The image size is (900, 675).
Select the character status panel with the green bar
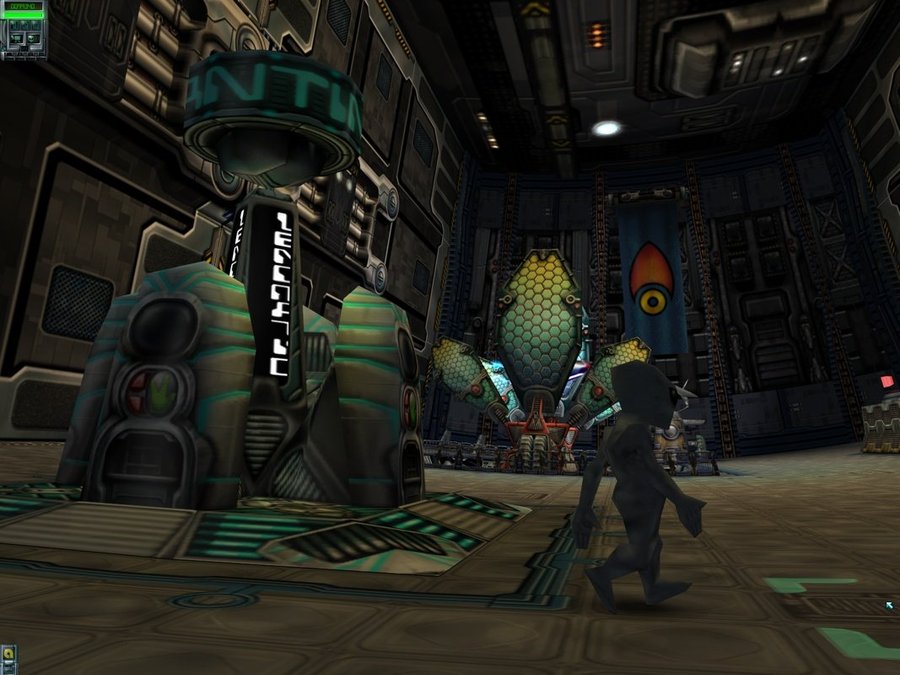tap(23, 30)
